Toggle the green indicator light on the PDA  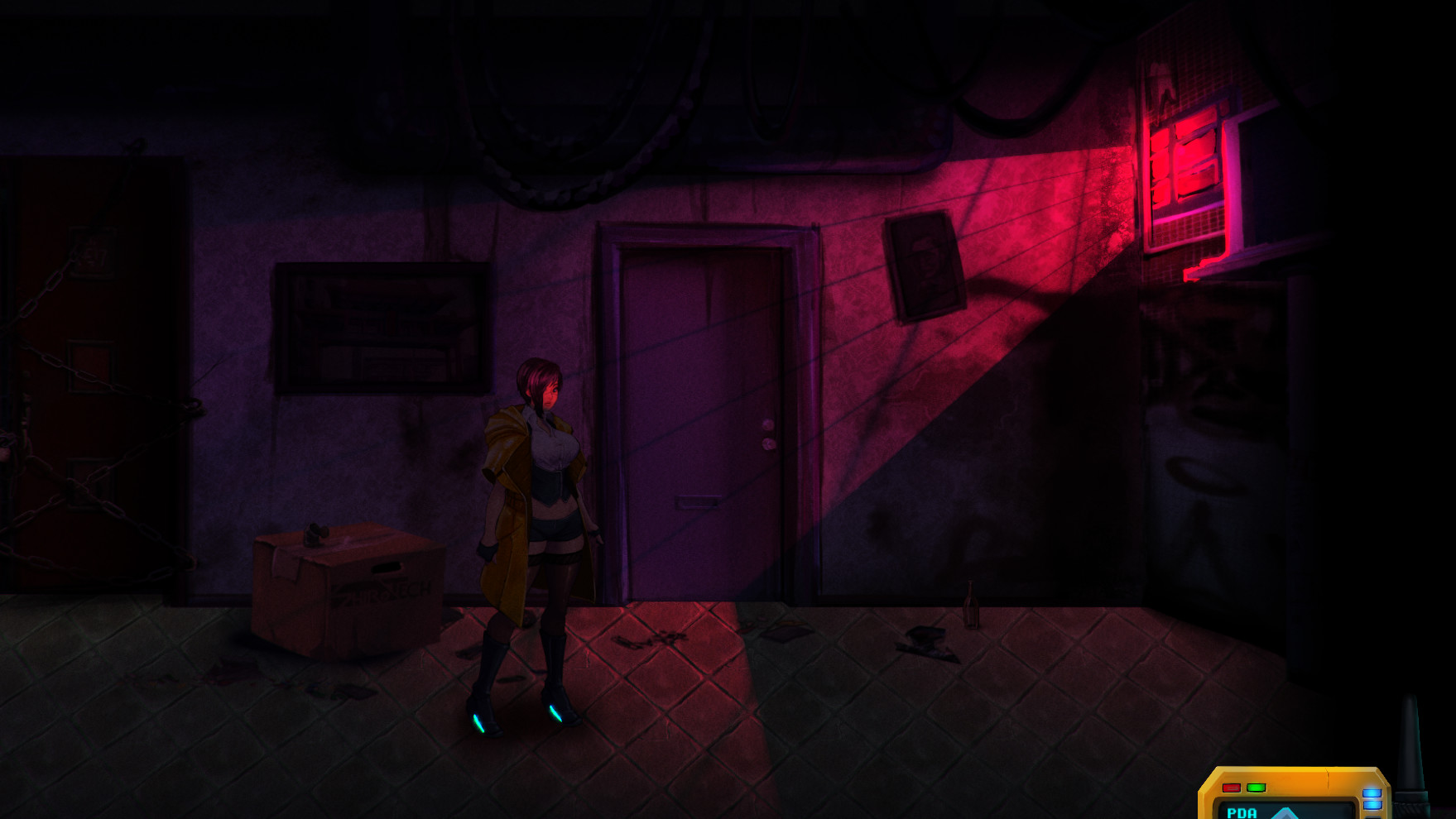1256,787
